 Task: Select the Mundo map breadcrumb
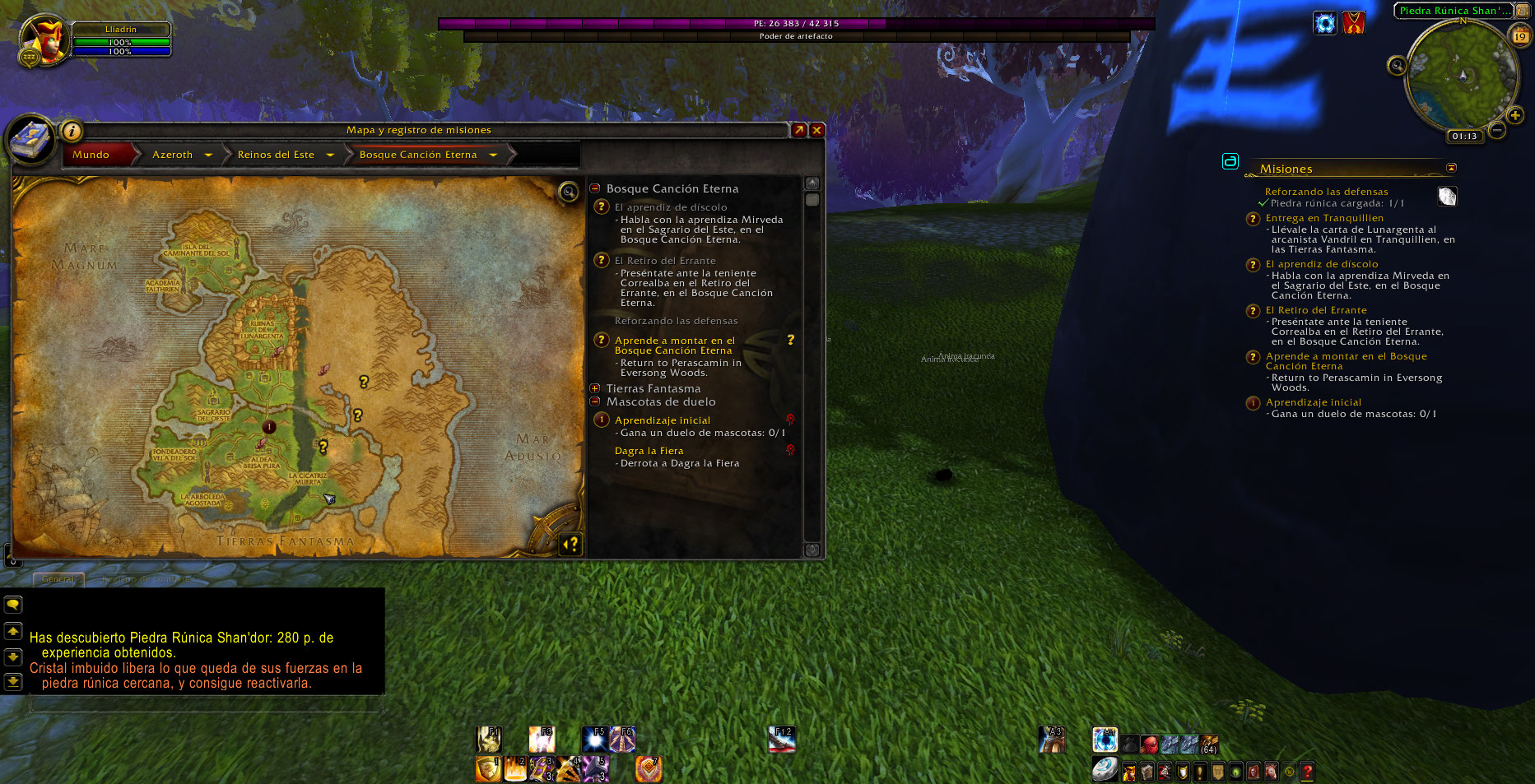click(91, 155)
